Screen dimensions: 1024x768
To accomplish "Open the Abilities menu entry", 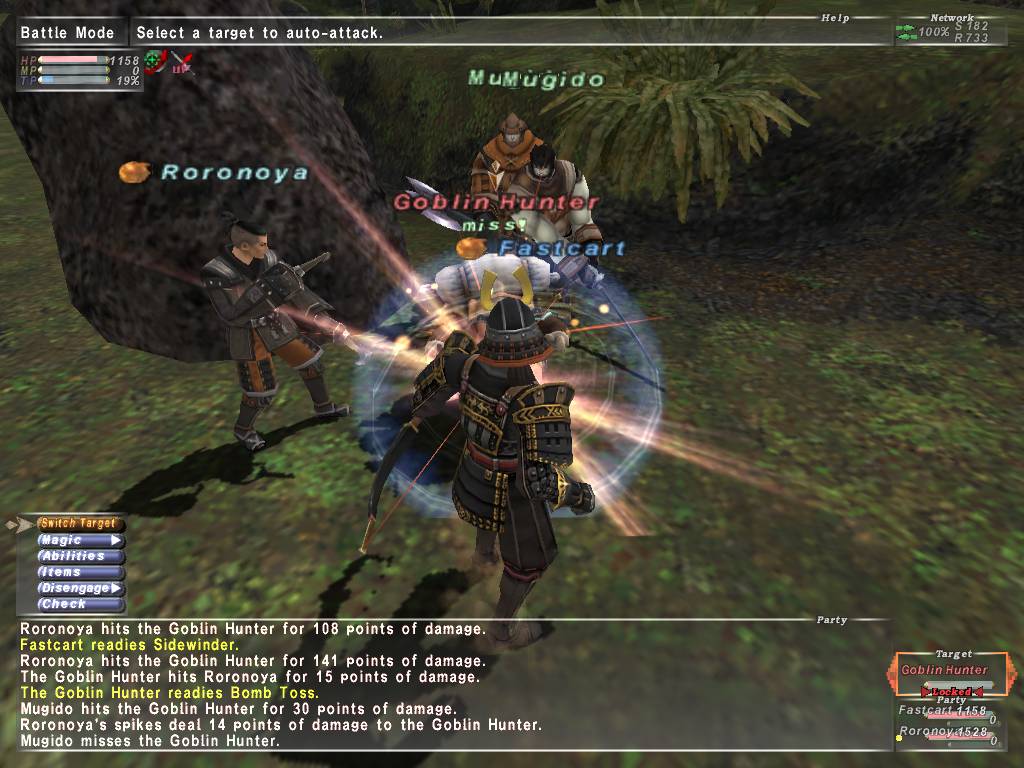I will pyautogui.click(x=79, y=556).
